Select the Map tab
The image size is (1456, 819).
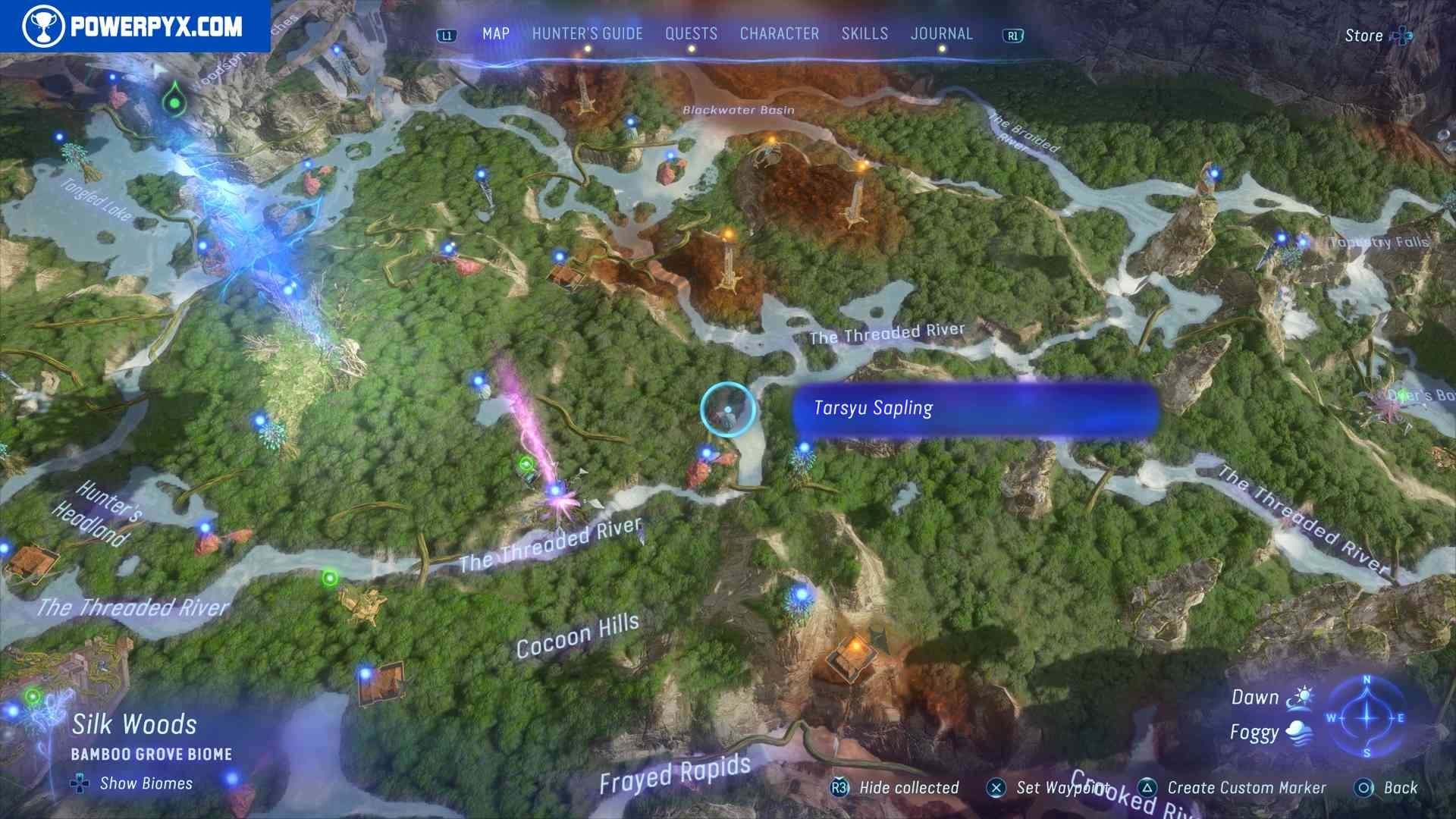(x=496, y=34)
